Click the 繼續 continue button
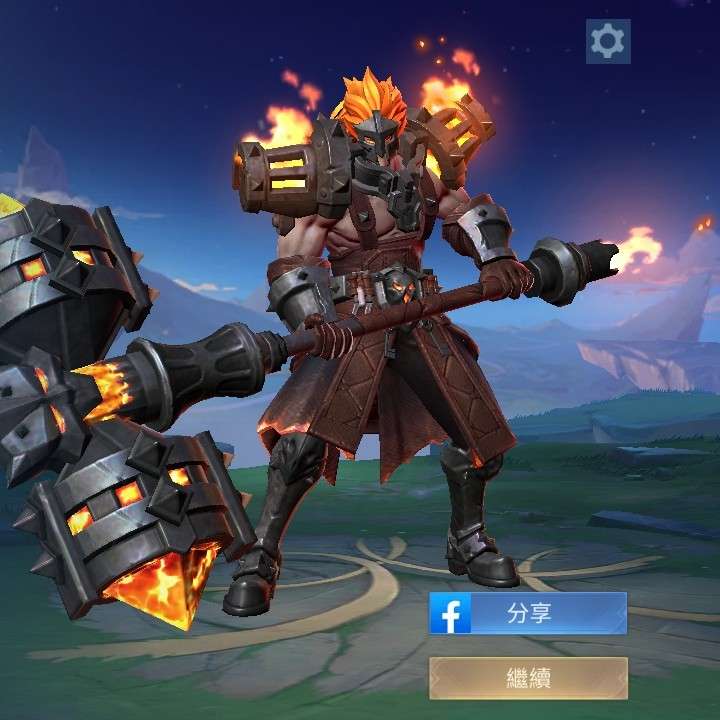The width and height of the screenshot is (720, 720). (528, 678)
